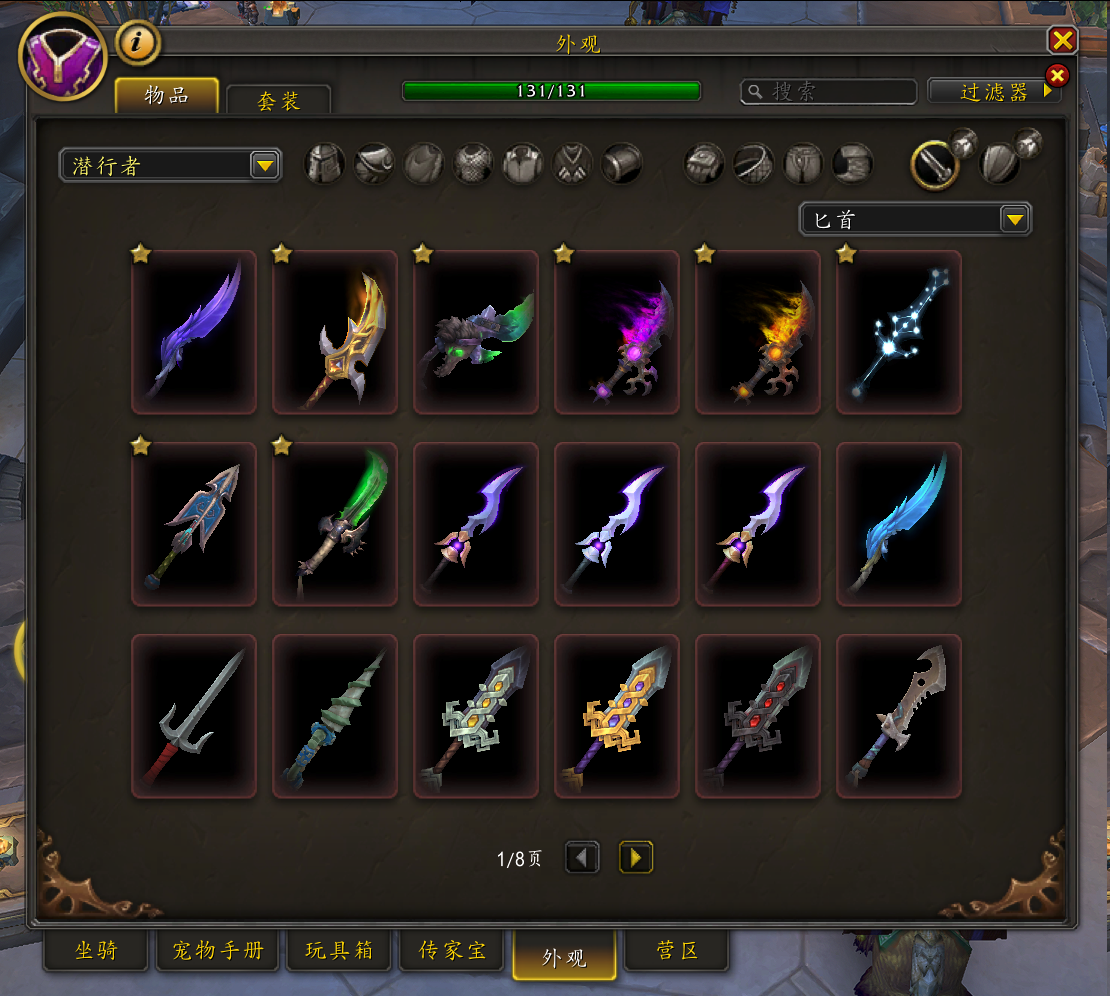Select the gold and purple jeweled dagger
This screenshot has width=1110, height=996.
click(617, 716)
